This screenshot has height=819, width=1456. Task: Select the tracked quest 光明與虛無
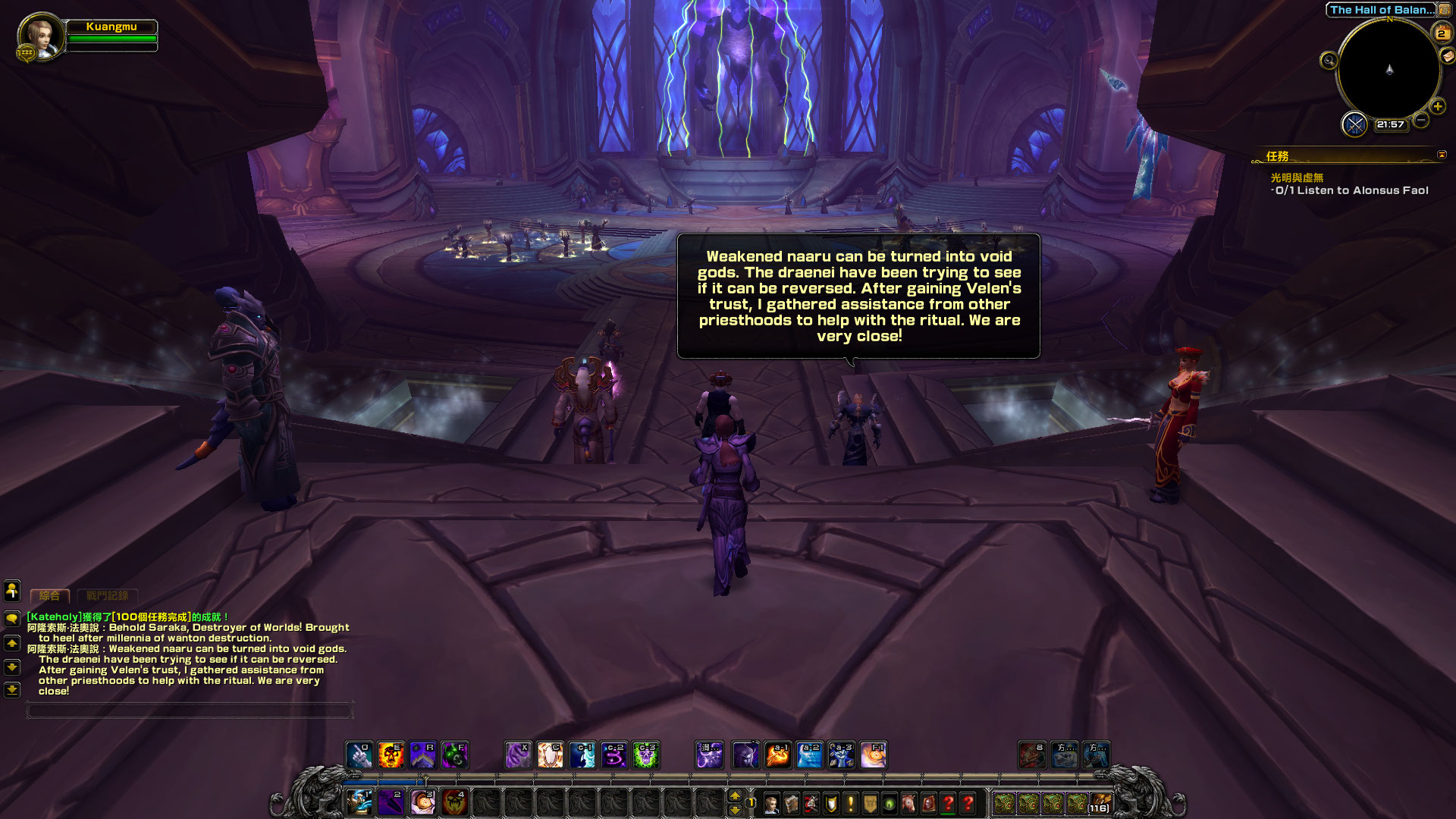click(x=1297, y=177)
